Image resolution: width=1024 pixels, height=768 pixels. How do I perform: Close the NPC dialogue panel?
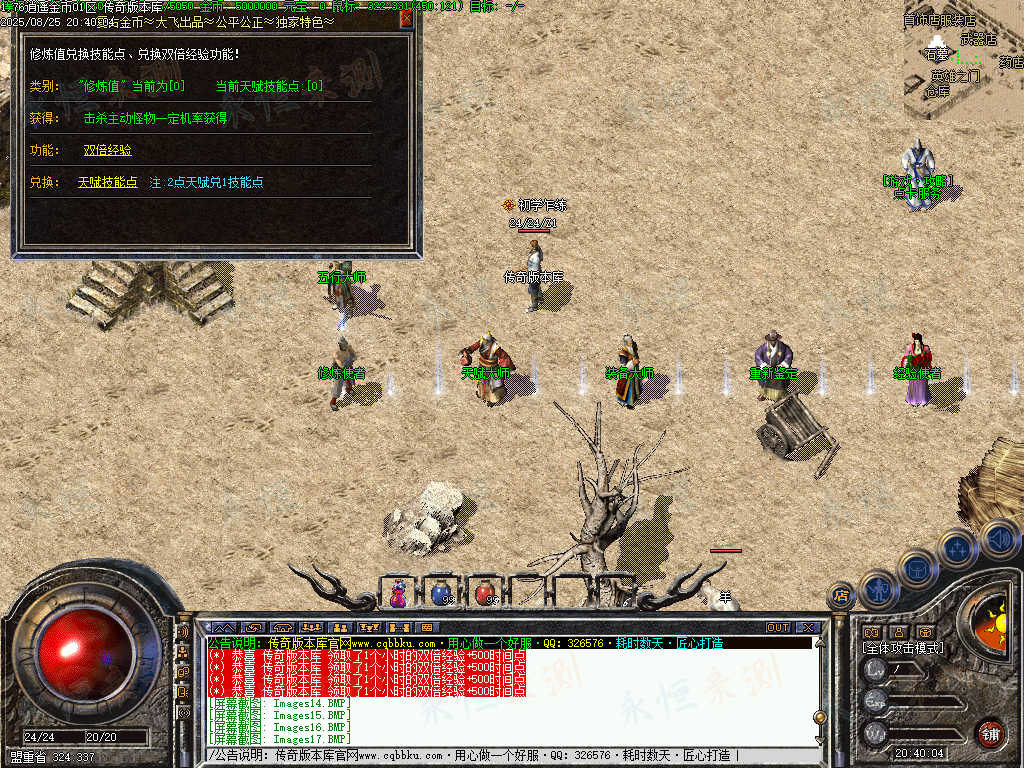[x=406, y=18]
